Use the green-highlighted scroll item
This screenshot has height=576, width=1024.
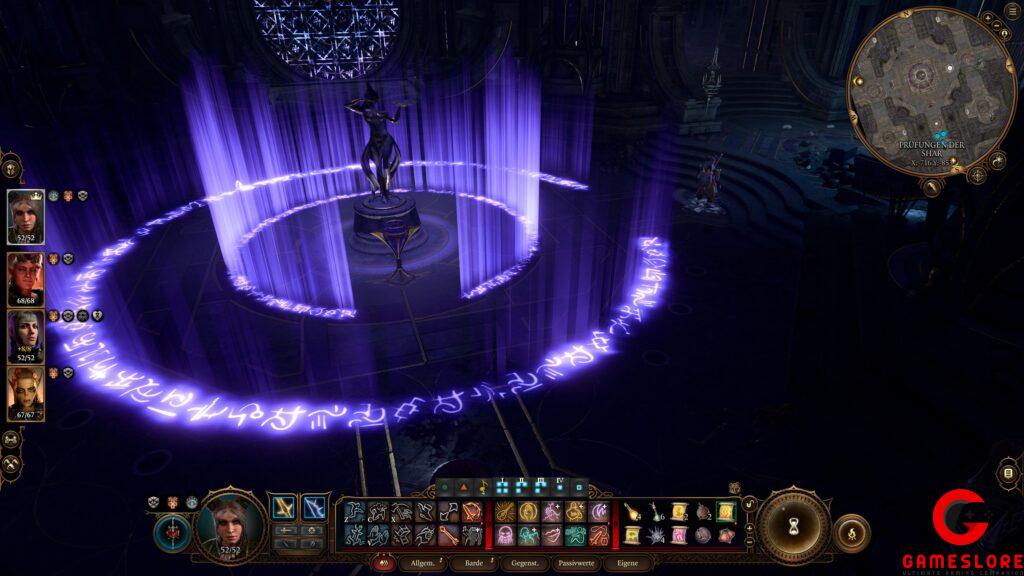(x=725, y=512)
